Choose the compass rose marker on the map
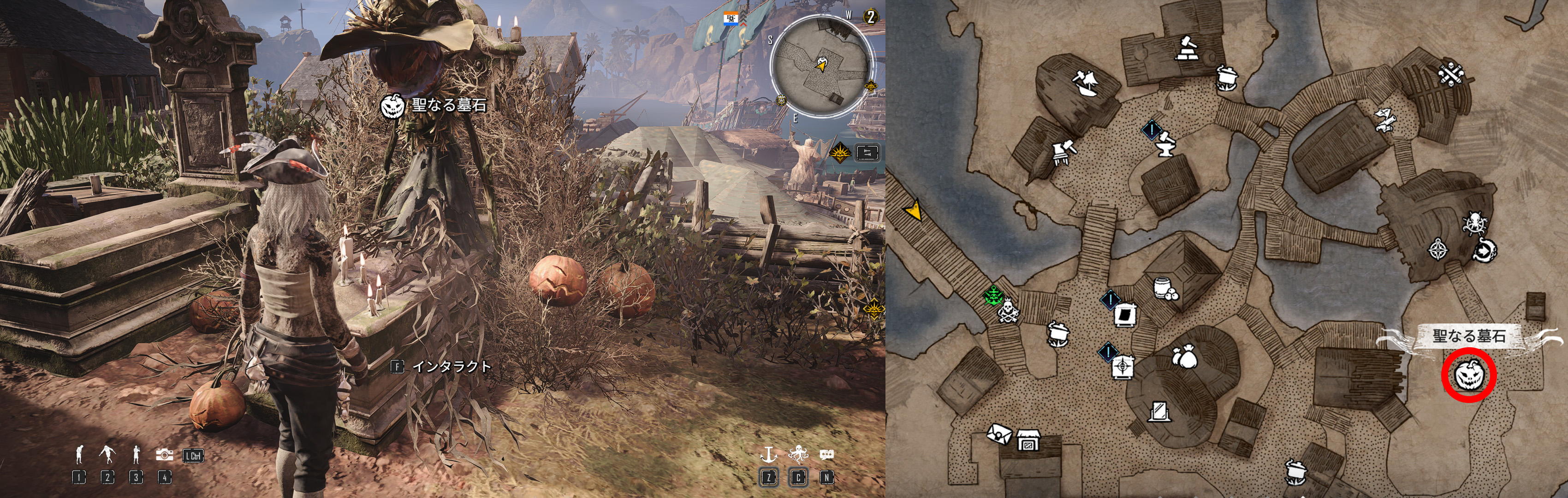This screenshot has height=498, width=1568. click(1438, 250)
